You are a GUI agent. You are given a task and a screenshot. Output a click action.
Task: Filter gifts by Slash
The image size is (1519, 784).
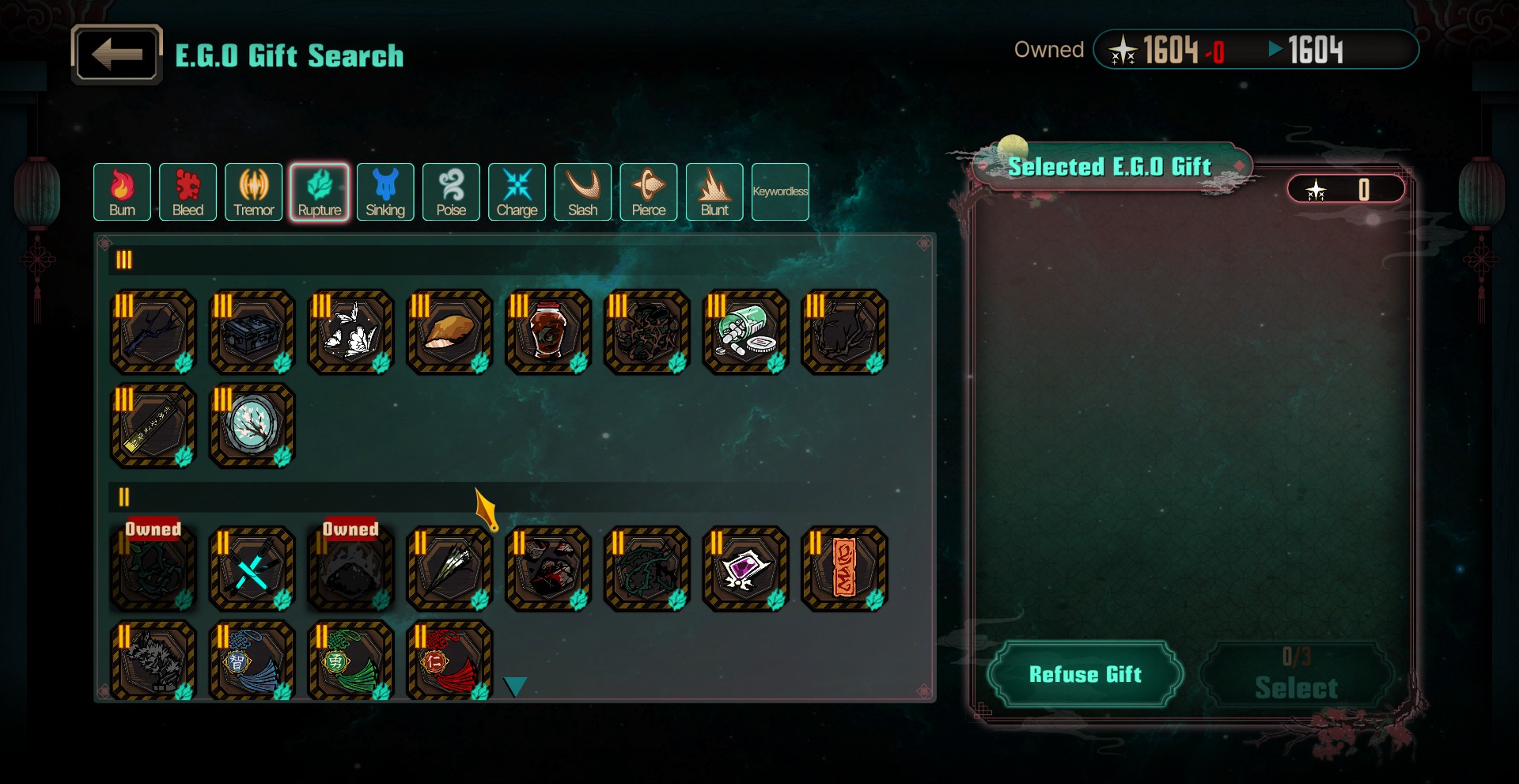(582, 191)
